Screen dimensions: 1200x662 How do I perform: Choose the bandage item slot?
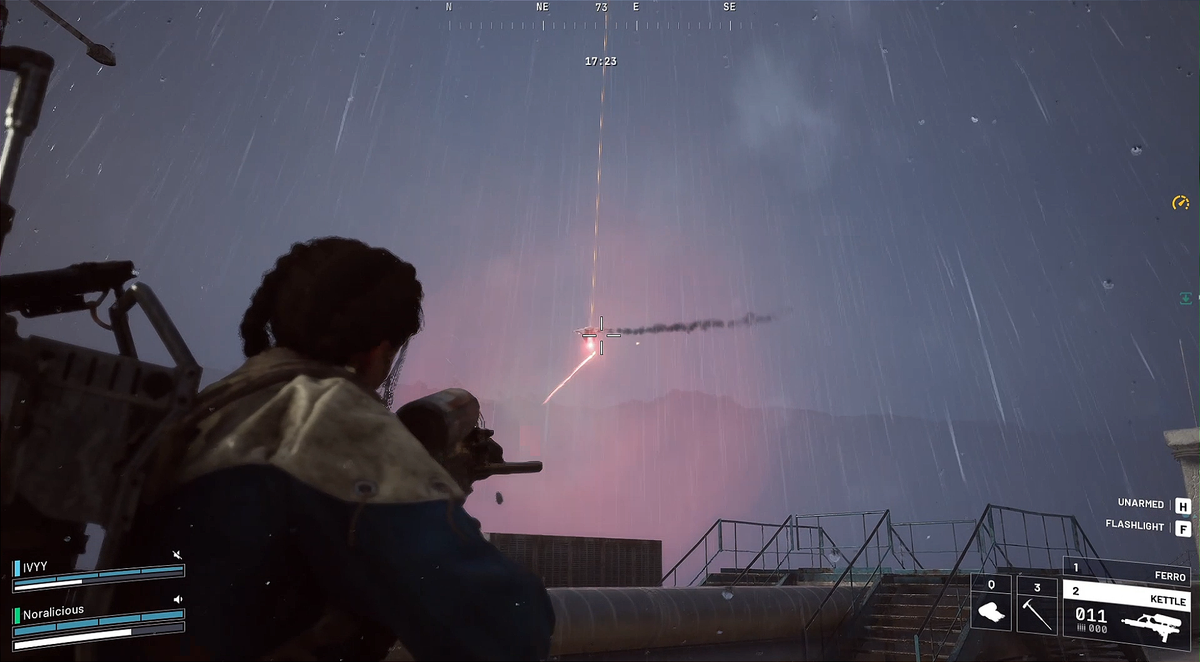[990, 603]
